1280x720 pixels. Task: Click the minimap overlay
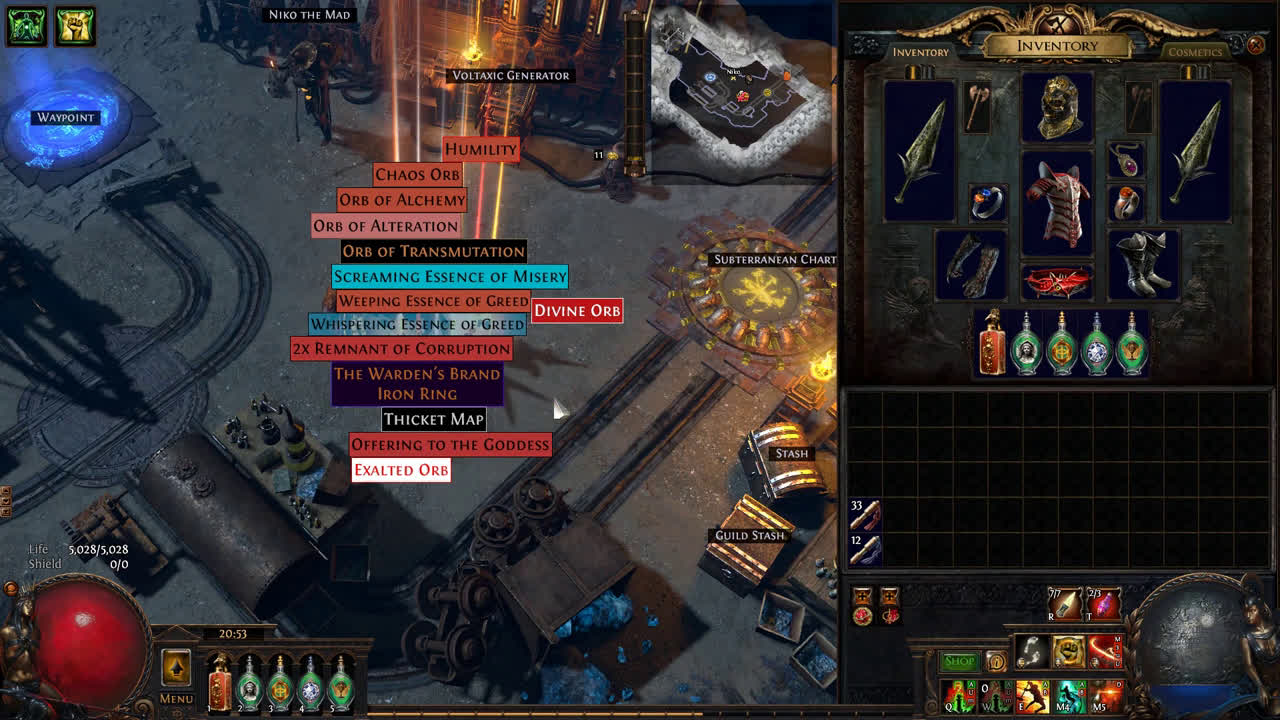[742, 90]
